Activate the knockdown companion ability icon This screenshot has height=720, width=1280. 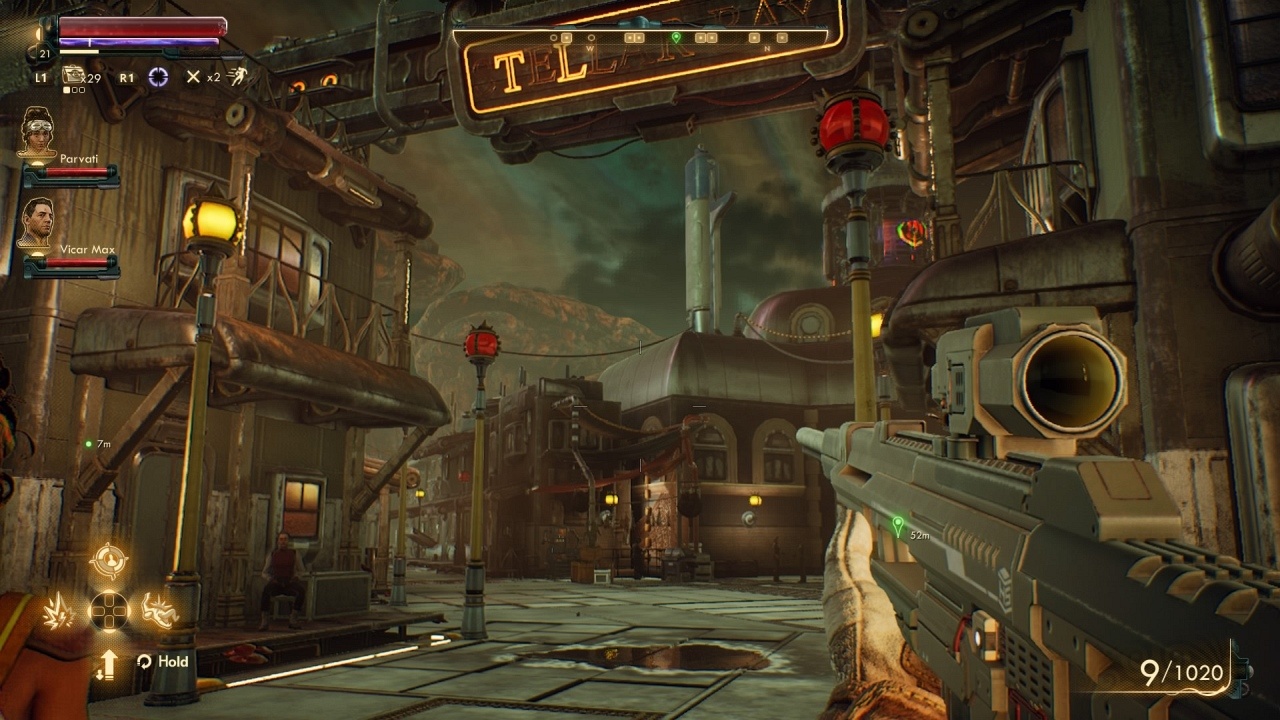tap(160, 610)
